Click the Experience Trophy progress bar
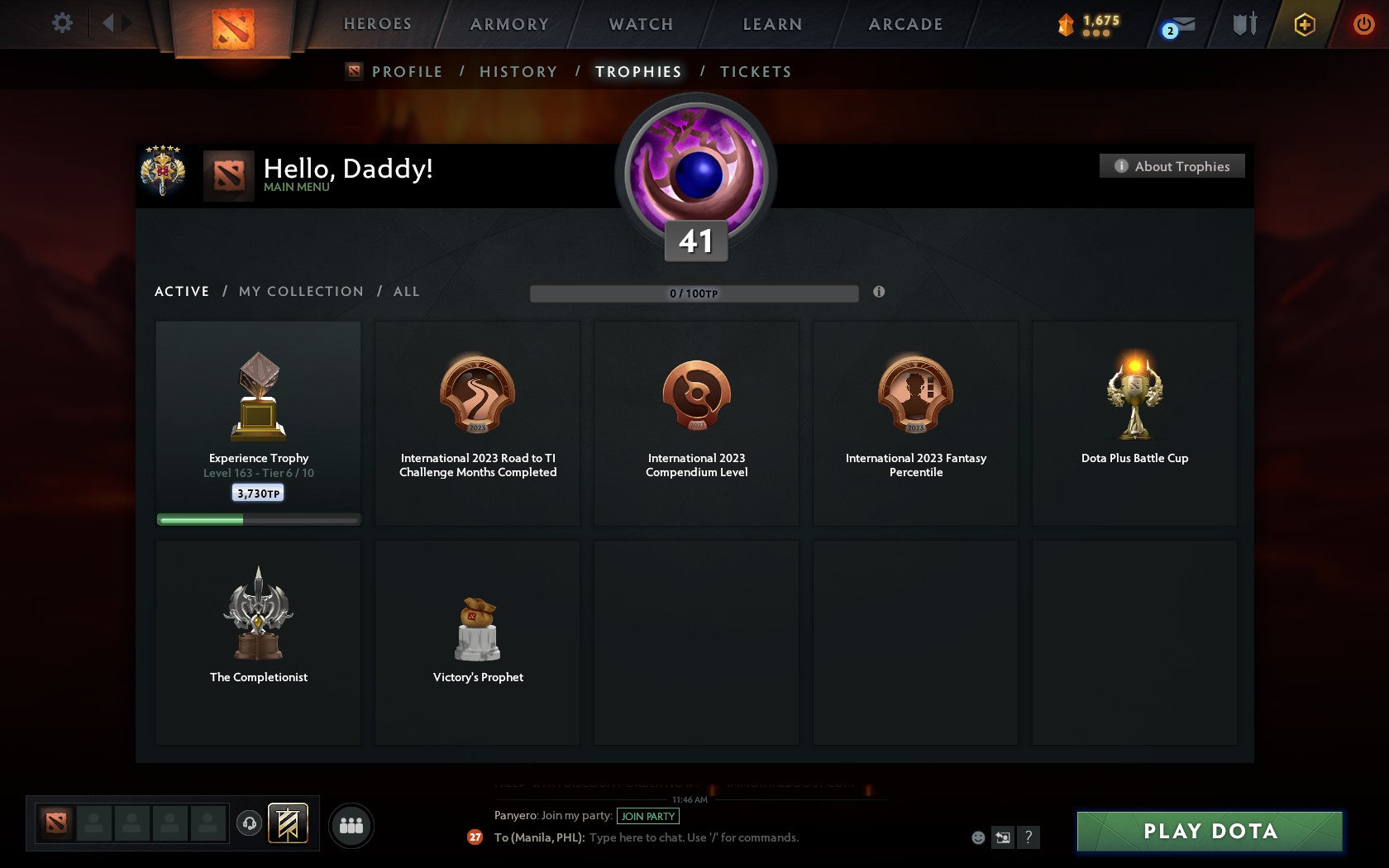1389x868 pixels. coord(258,519)
